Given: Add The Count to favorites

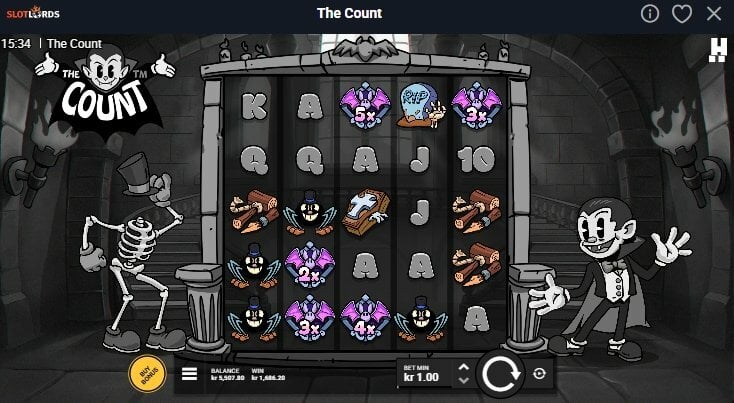Looking at the screenshot, I should click(682, 14).
